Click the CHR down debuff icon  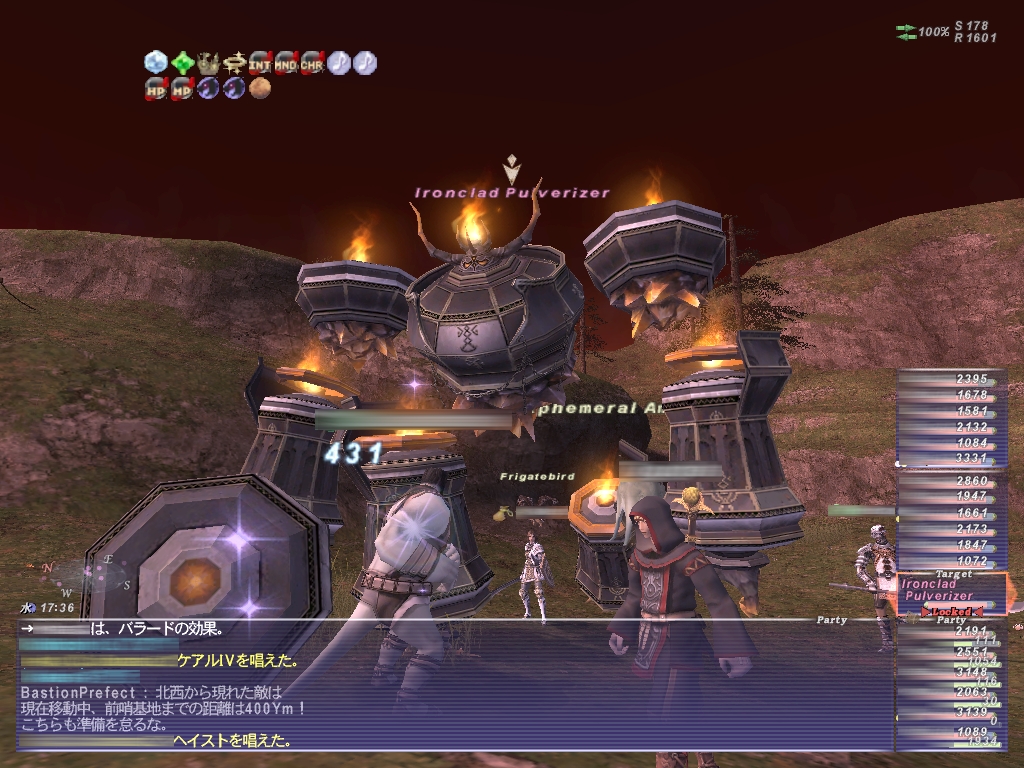point(312,62)
